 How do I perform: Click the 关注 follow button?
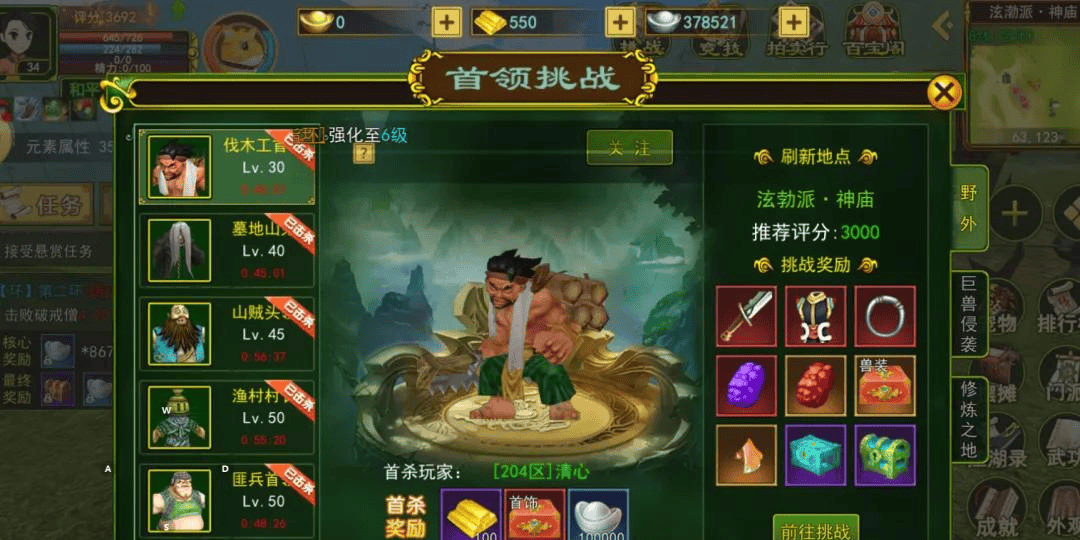click(x=629, y=148)
